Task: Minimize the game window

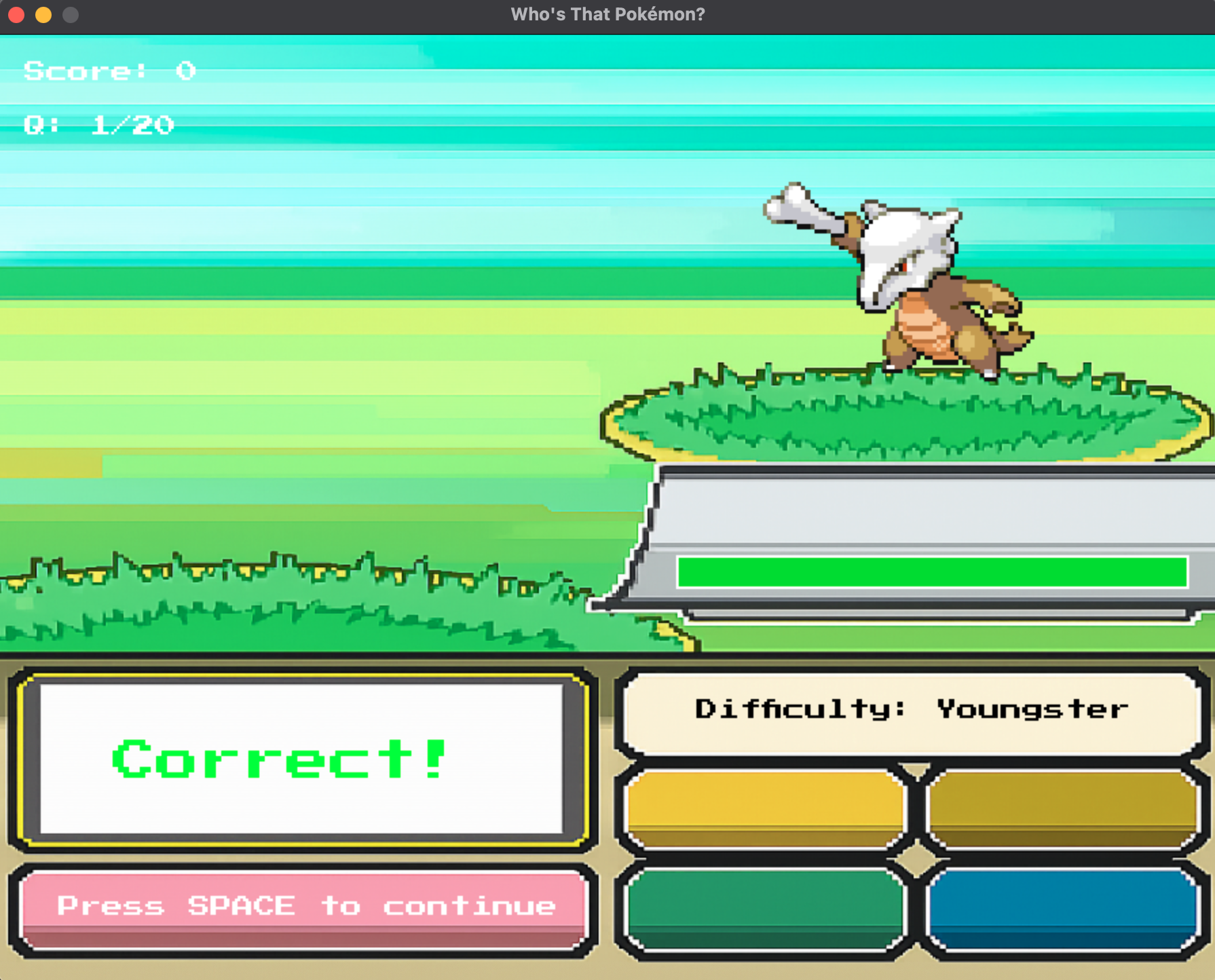Action: [43, 14]
